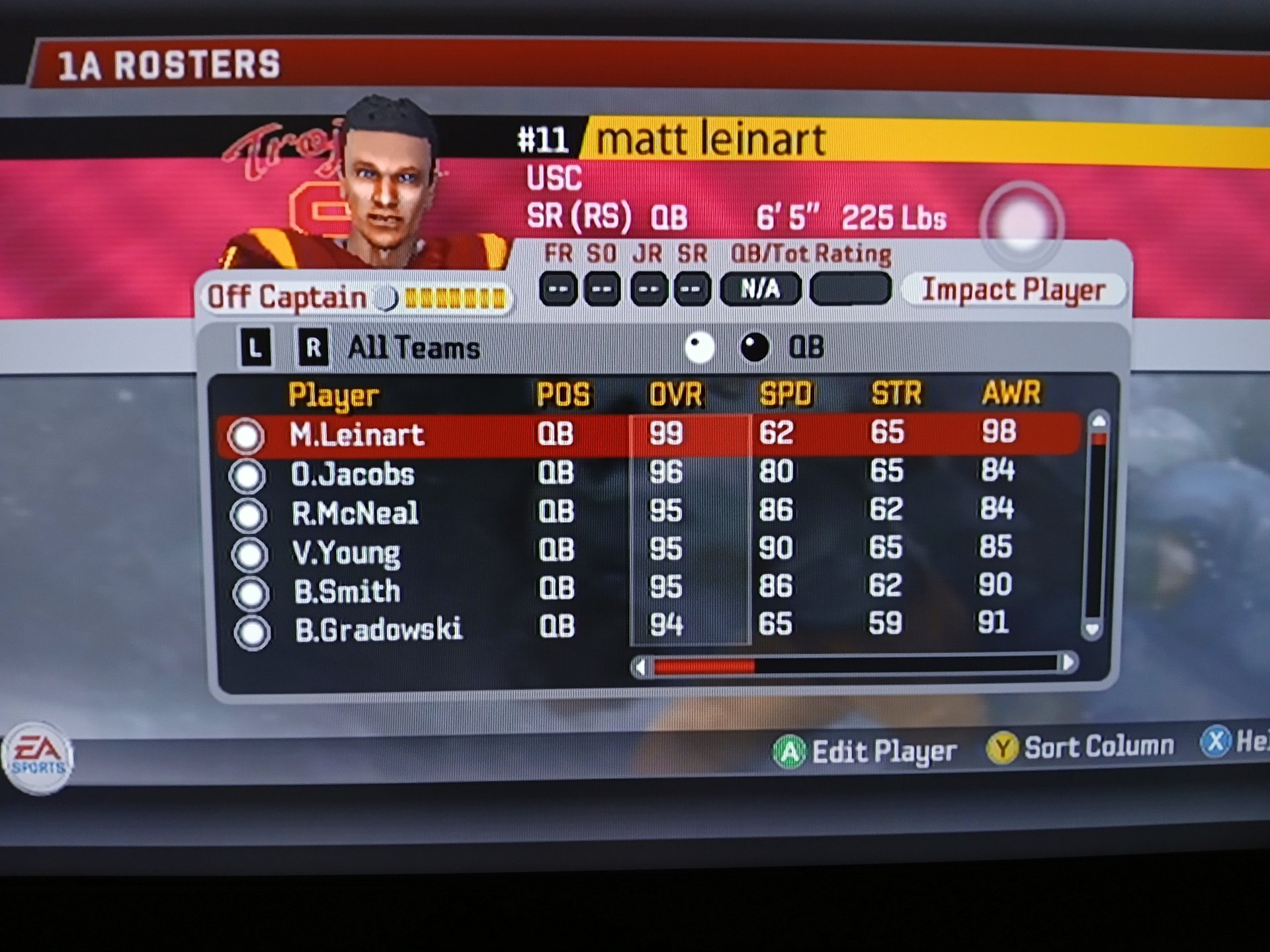Sort by the OVR column header
This screenshot has height=952, width=1270.
[x=675, y=395]
